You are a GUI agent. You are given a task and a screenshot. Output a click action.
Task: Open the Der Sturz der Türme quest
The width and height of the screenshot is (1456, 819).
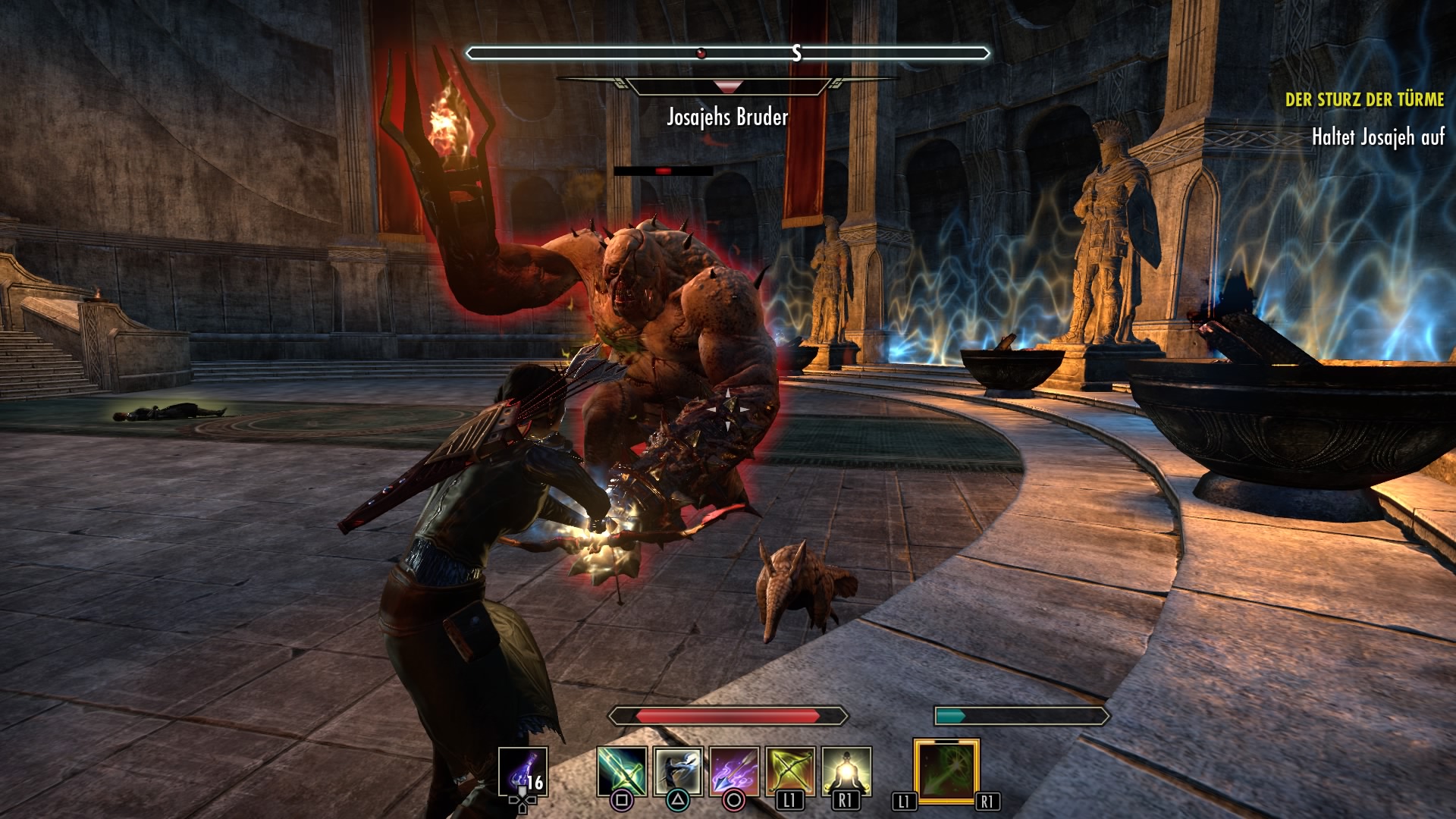pyautogui.click(x=1364, y=99)
